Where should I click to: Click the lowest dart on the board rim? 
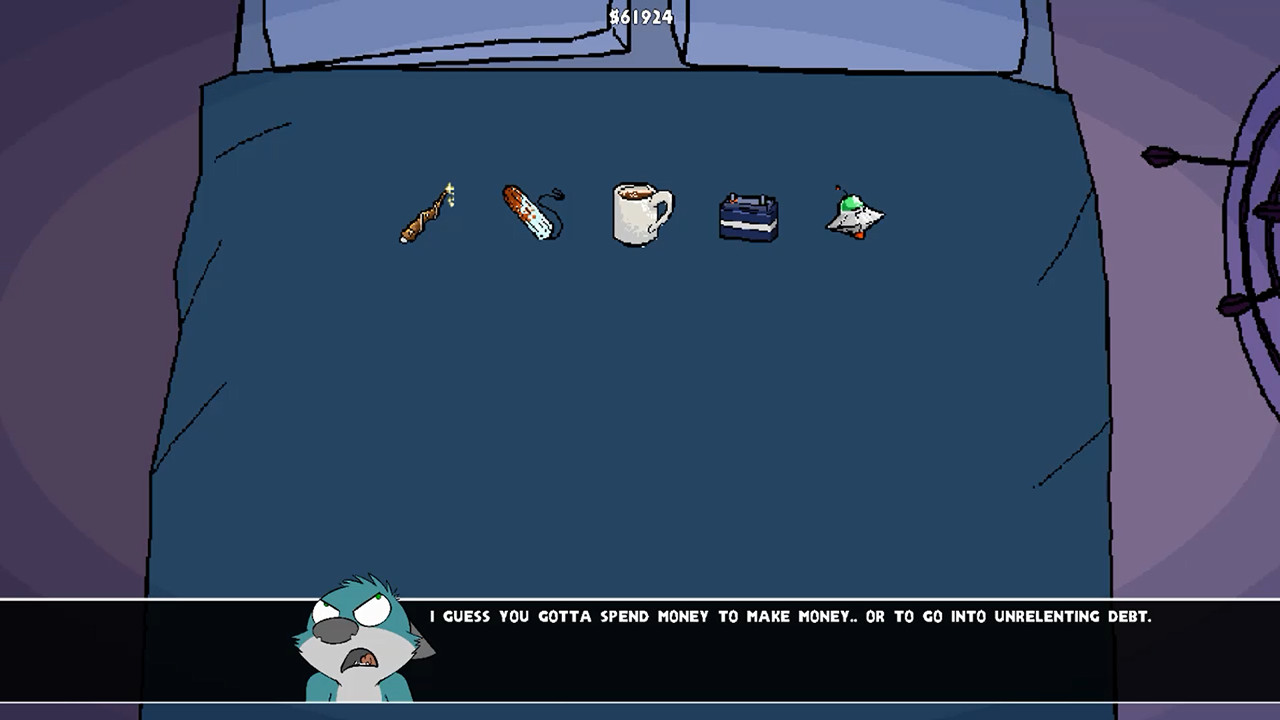(x=1232, y=306)
